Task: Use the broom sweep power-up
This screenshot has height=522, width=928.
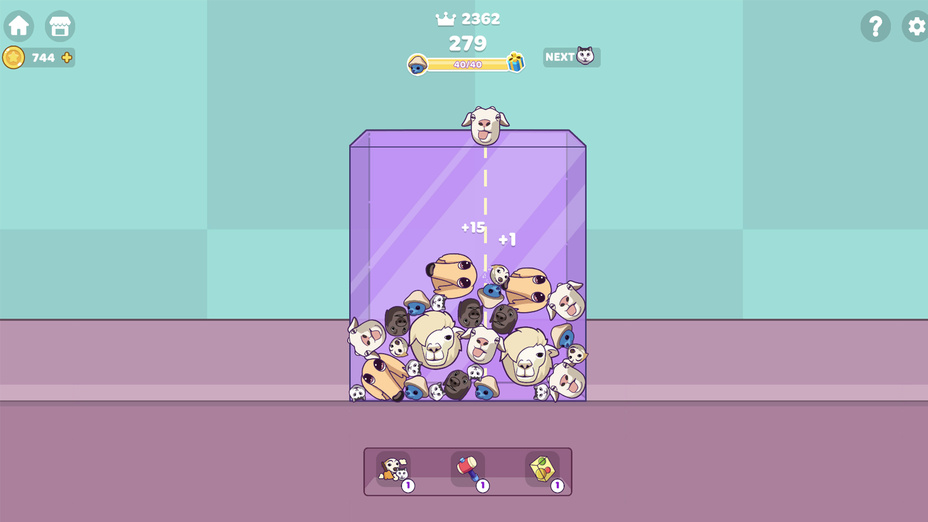Action: click(x=394, y=469)
